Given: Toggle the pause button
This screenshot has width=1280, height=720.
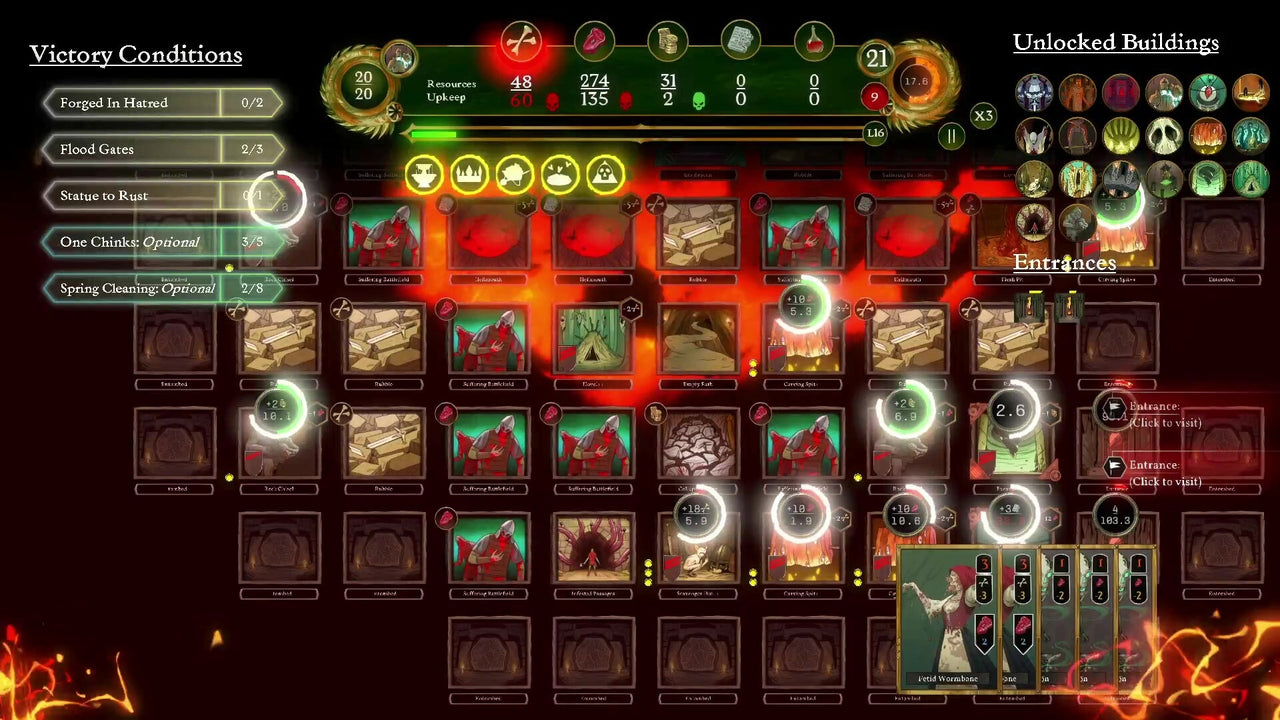Looking at the screenshot, I should tap(950, 136).
